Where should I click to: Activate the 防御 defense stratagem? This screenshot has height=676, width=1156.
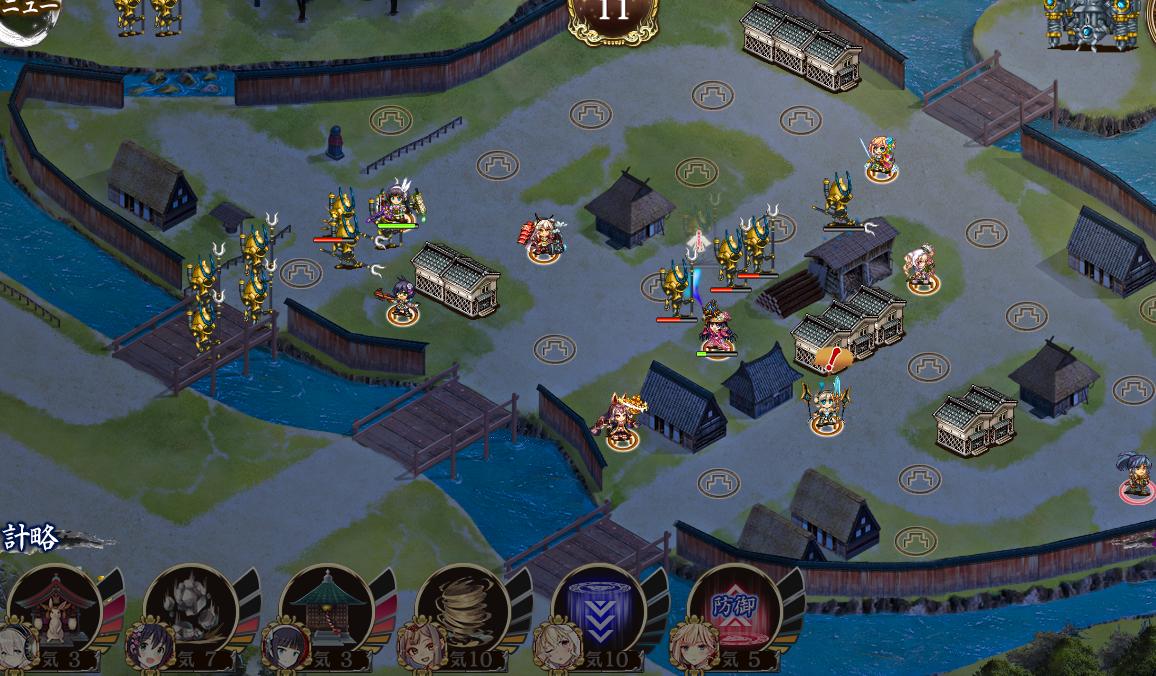click(734, 610)
